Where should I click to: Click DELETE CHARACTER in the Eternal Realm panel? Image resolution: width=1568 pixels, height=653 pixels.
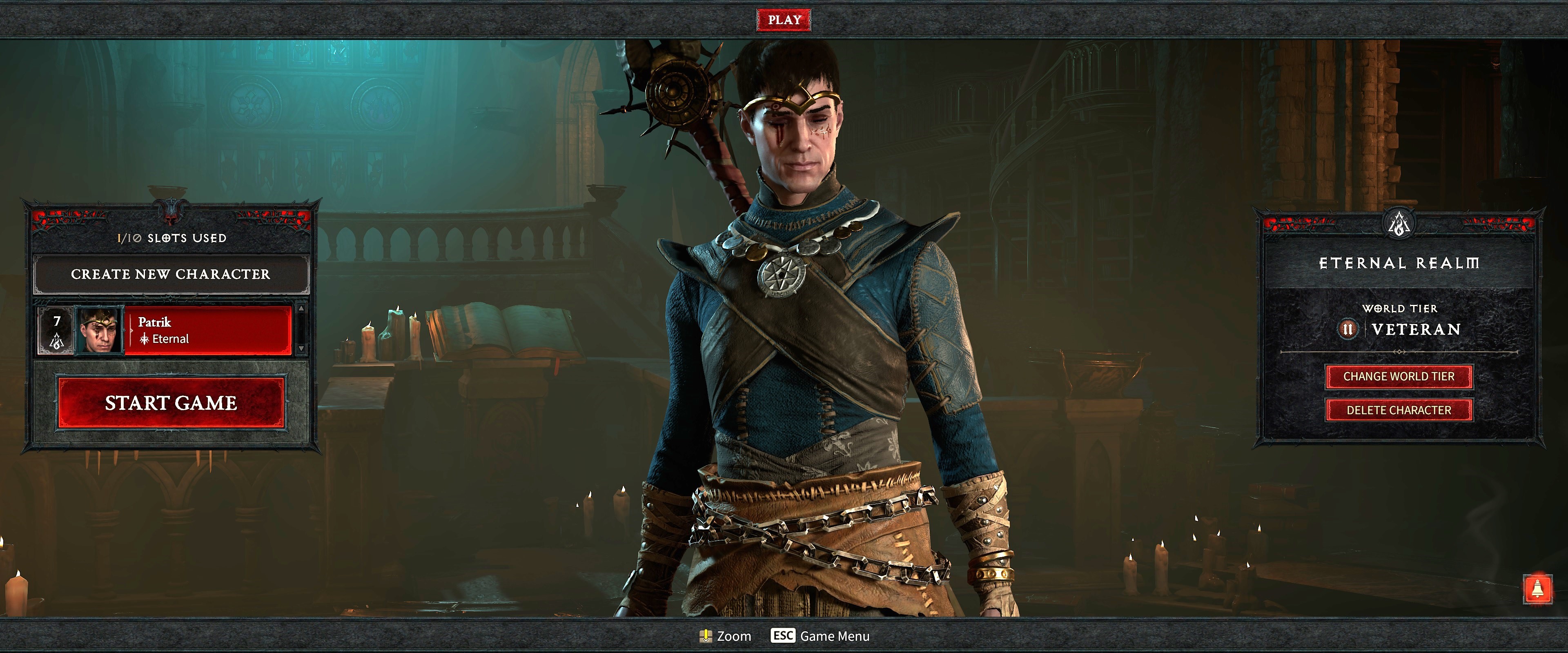pos(1399,410)
